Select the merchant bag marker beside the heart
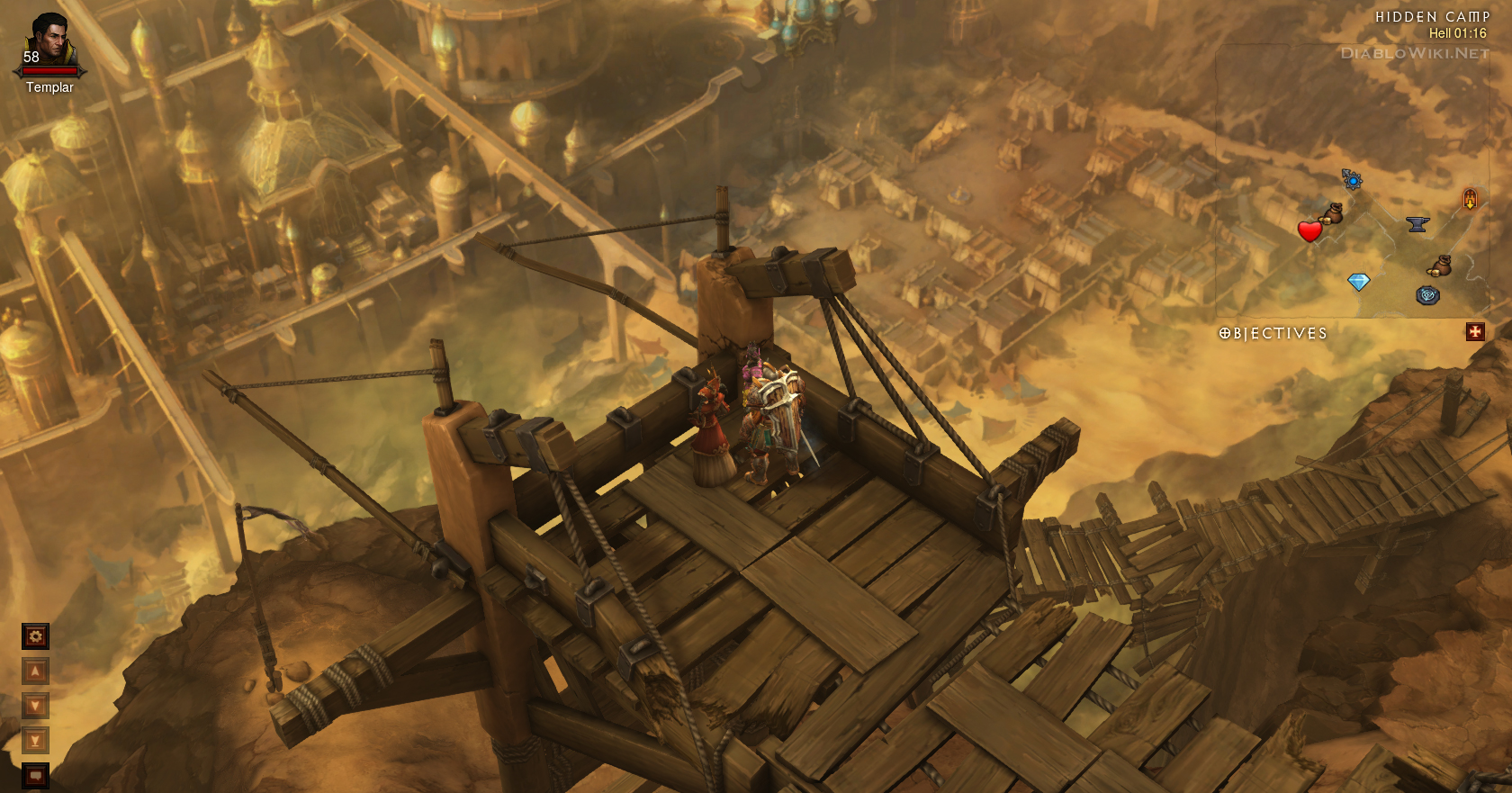 pyautogui.click(x=1332, y=214)
